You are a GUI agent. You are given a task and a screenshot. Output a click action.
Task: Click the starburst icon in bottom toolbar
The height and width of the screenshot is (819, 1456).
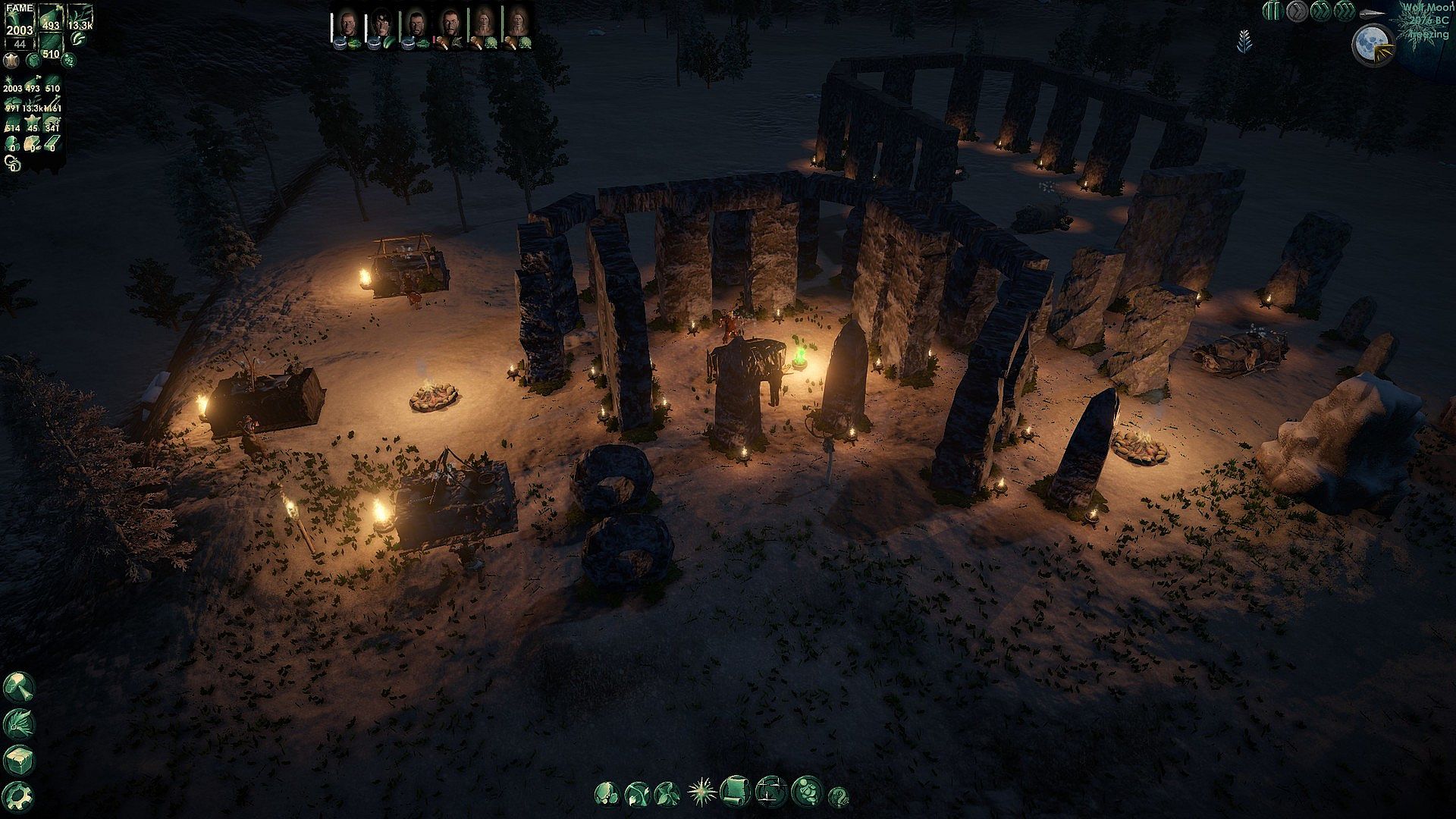pyautogui.click(x=701, y=792)
